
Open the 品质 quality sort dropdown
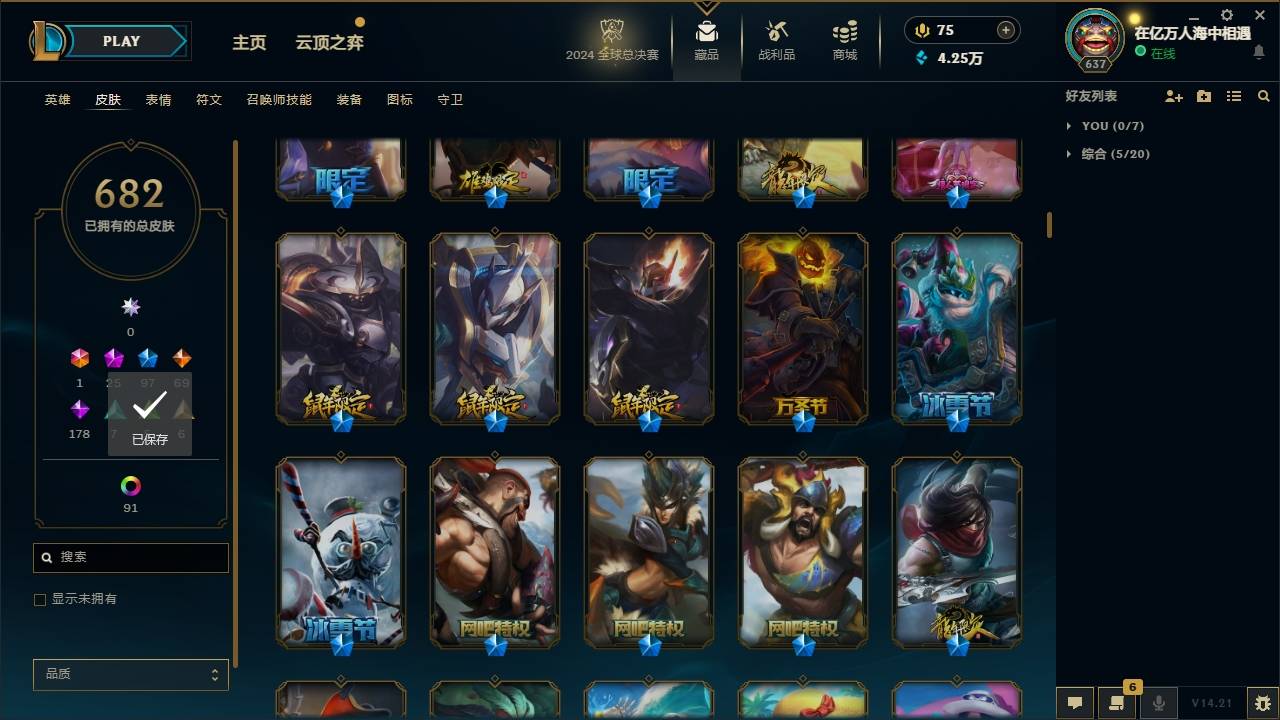[130, 674]
